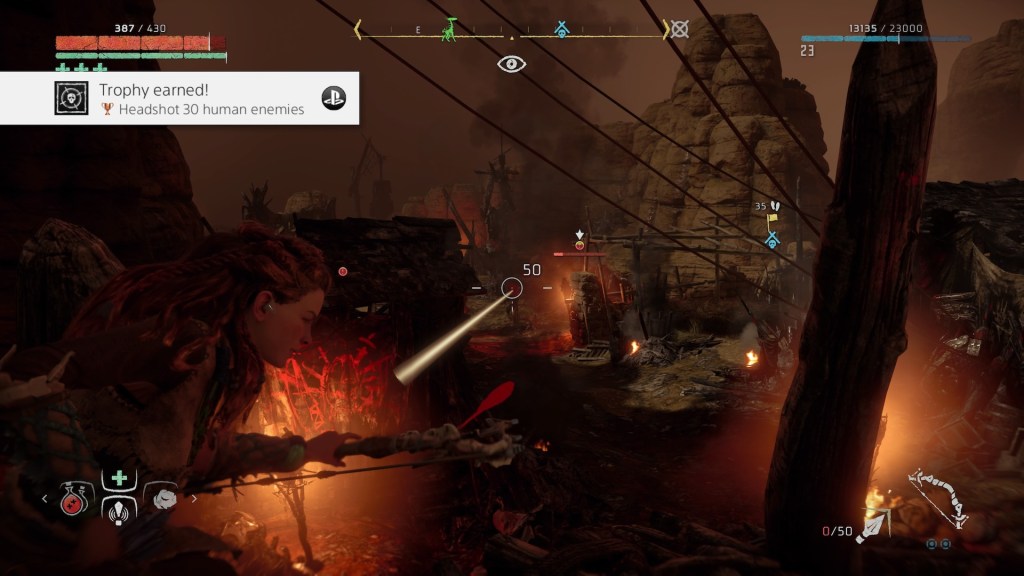Screen dimensions: 1024x576
Task: Select the blue bandit camp waypoint marker
Action: (772, 240)
